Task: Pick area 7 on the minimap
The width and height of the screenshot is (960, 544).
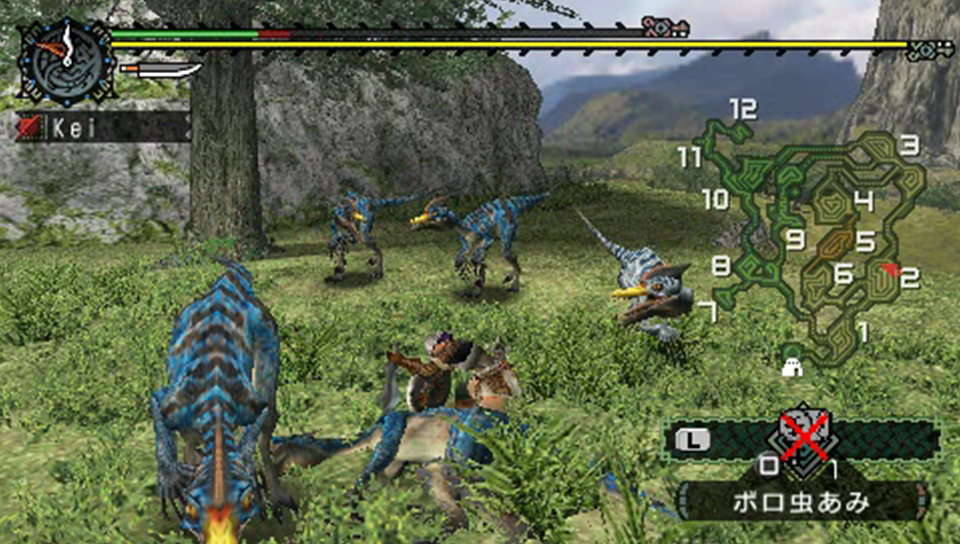Action: 708,312
